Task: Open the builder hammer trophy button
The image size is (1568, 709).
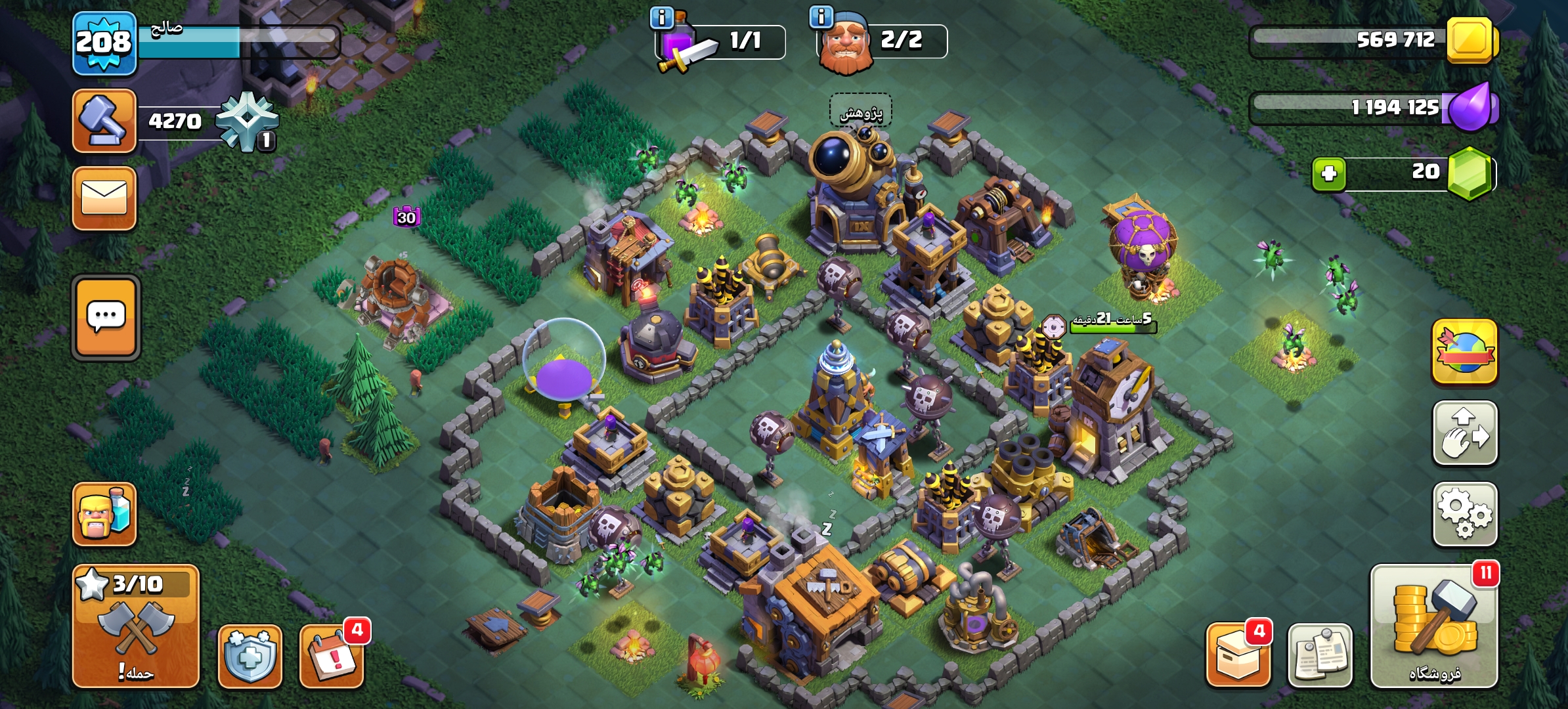Action: coord(104,121)
